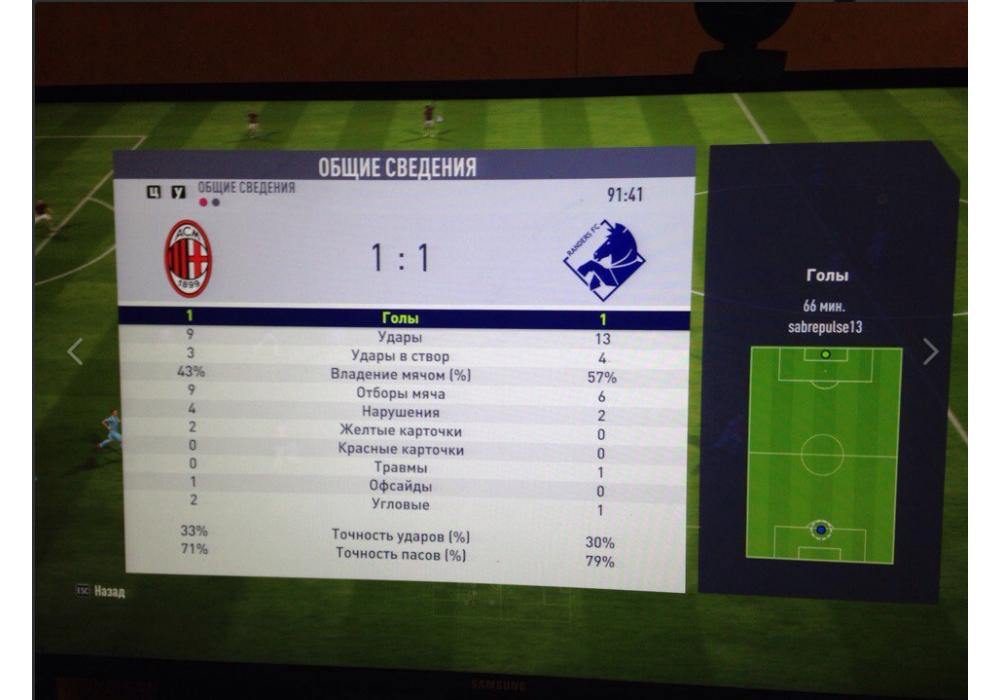This screenshot has width=1000, height=700.
Task: Go to the previous stats page arrow
Action: click(75, 351)
